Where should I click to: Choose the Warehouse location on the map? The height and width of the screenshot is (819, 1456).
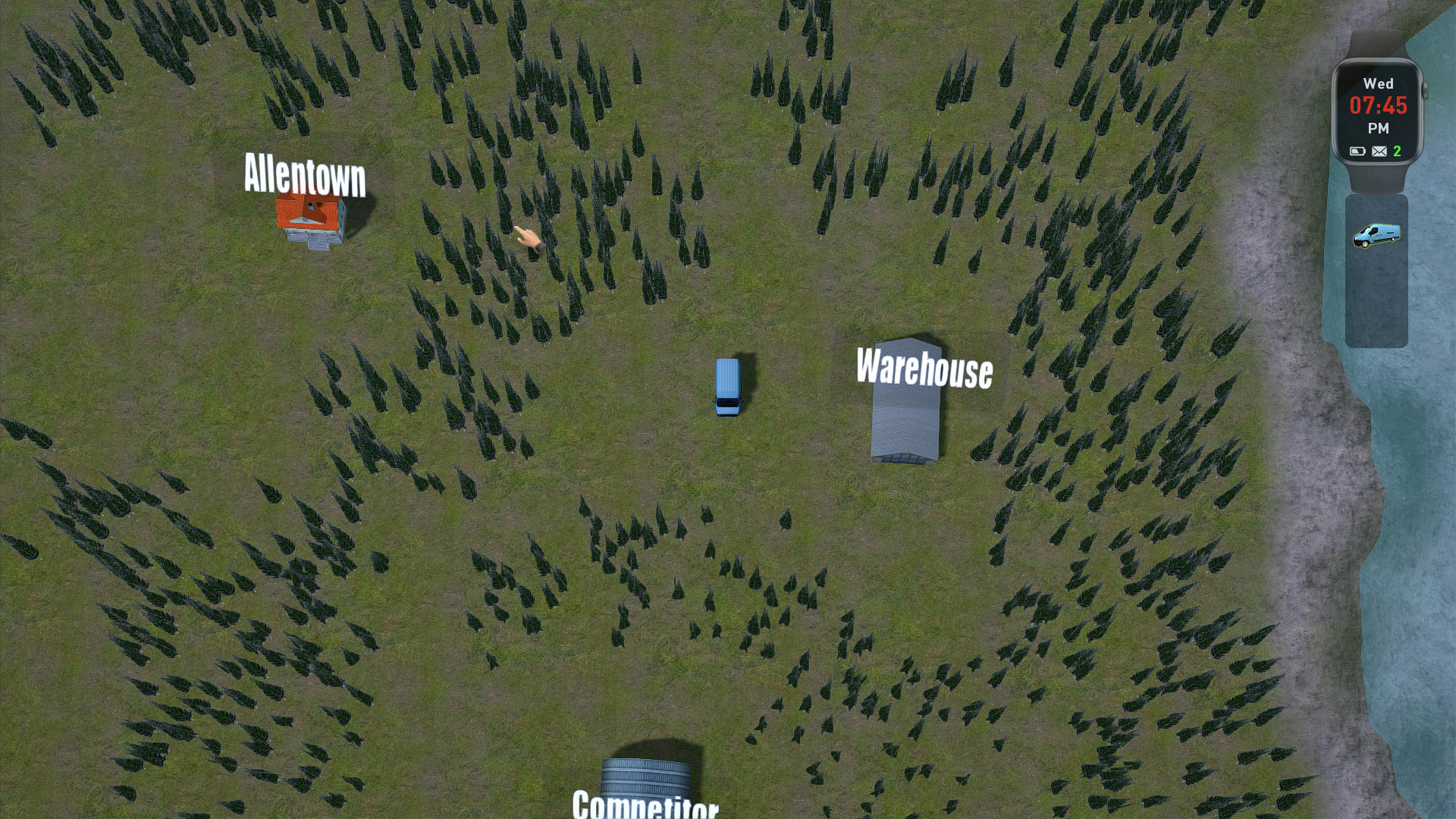[x=924, y=369]
